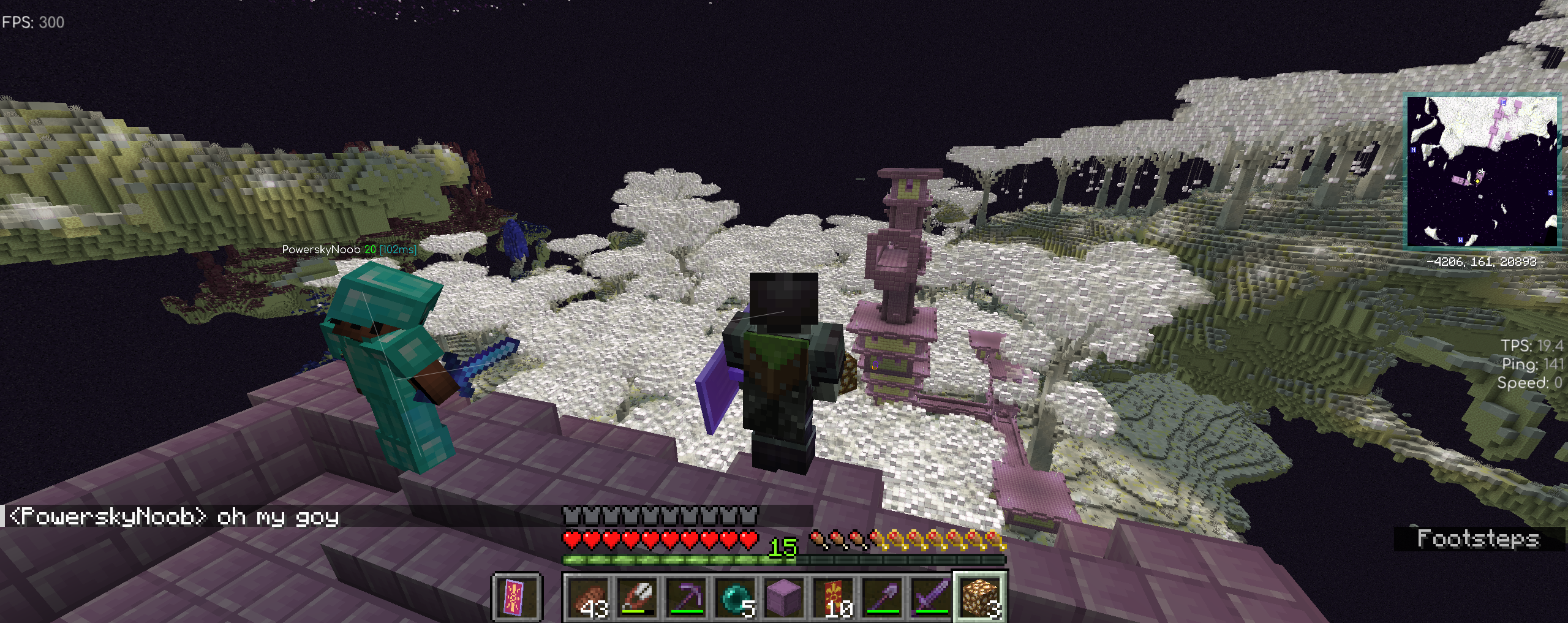Select the red banner stack of 10
Viewport: 1568px width, 623px height.
(833, 597)
